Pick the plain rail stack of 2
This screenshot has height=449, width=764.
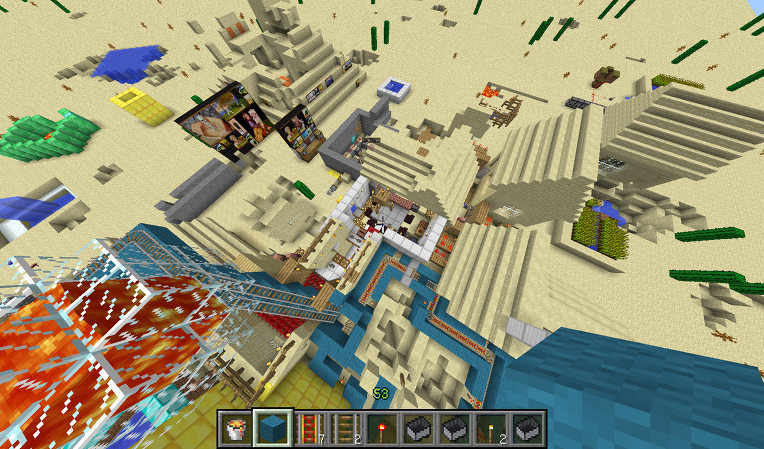coord(344,427)
